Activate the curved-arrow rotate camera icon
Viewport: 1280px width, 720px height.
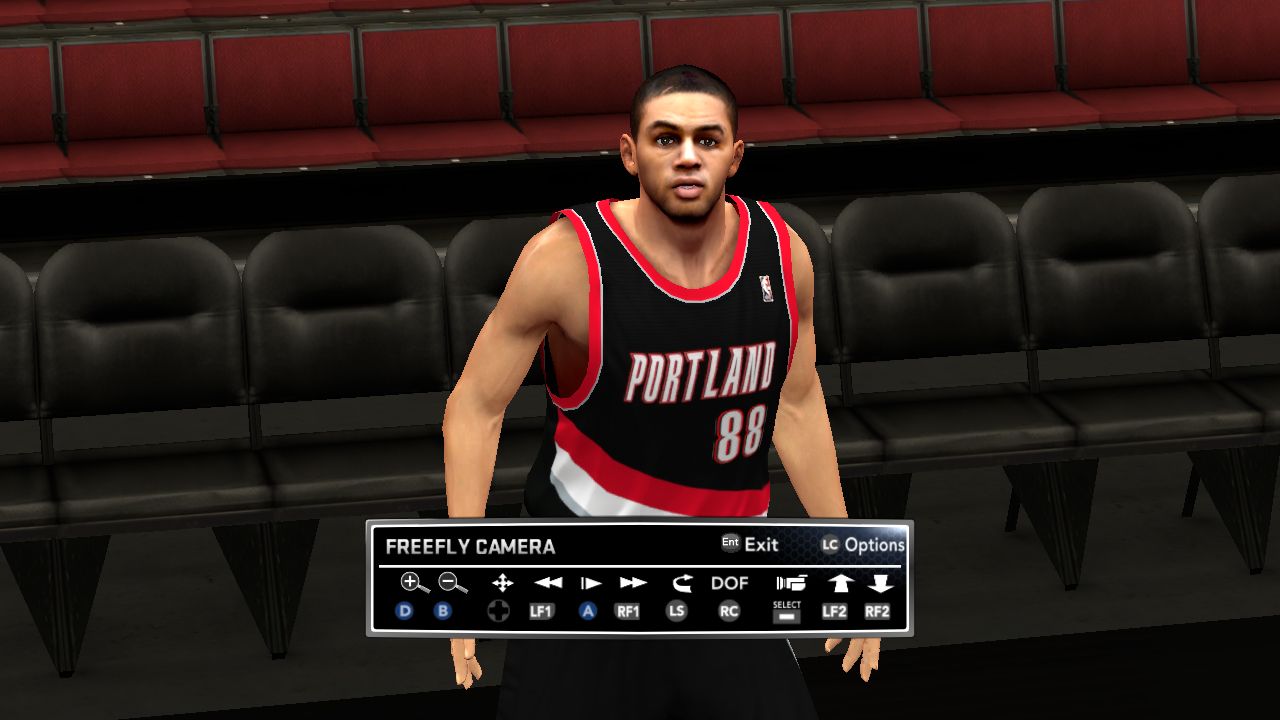(x=682, y=583)
